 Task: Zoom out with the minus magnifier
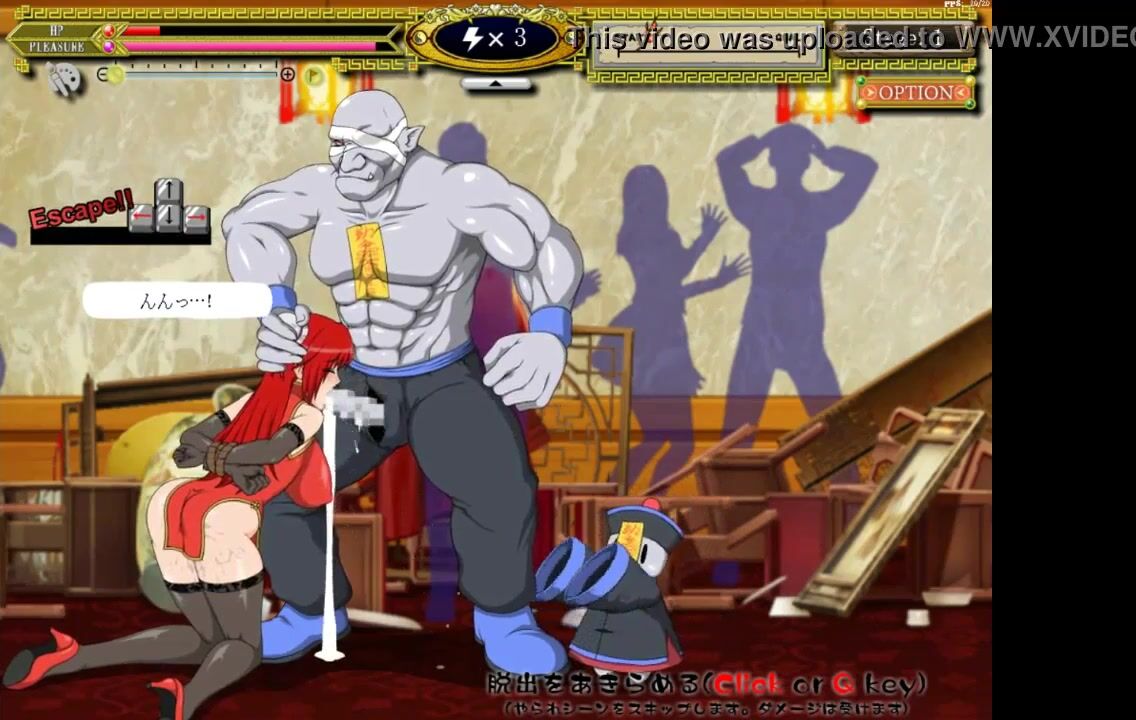point(102,74)
